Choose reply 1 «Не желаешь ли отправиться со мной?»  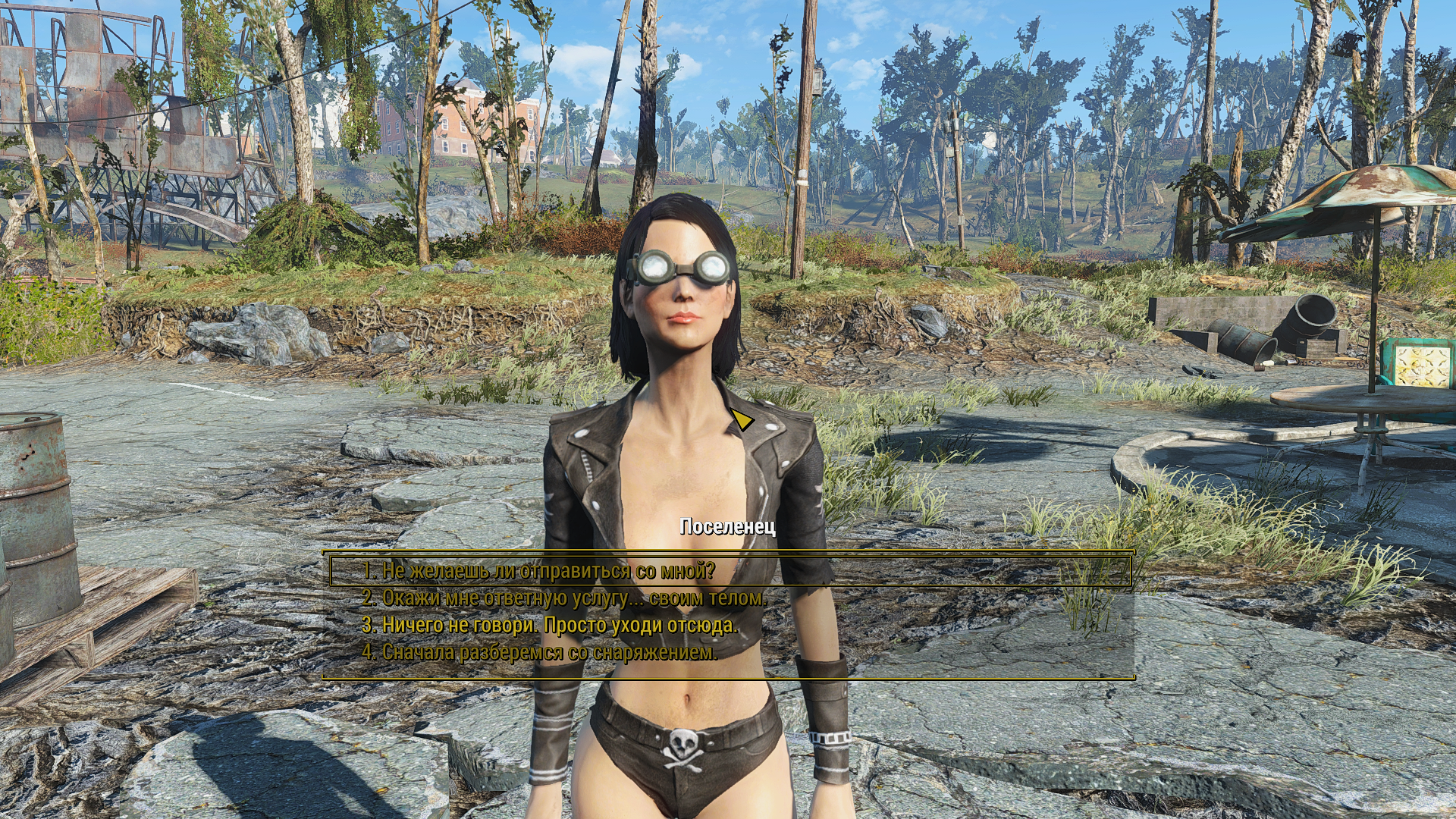coord(538,571)
